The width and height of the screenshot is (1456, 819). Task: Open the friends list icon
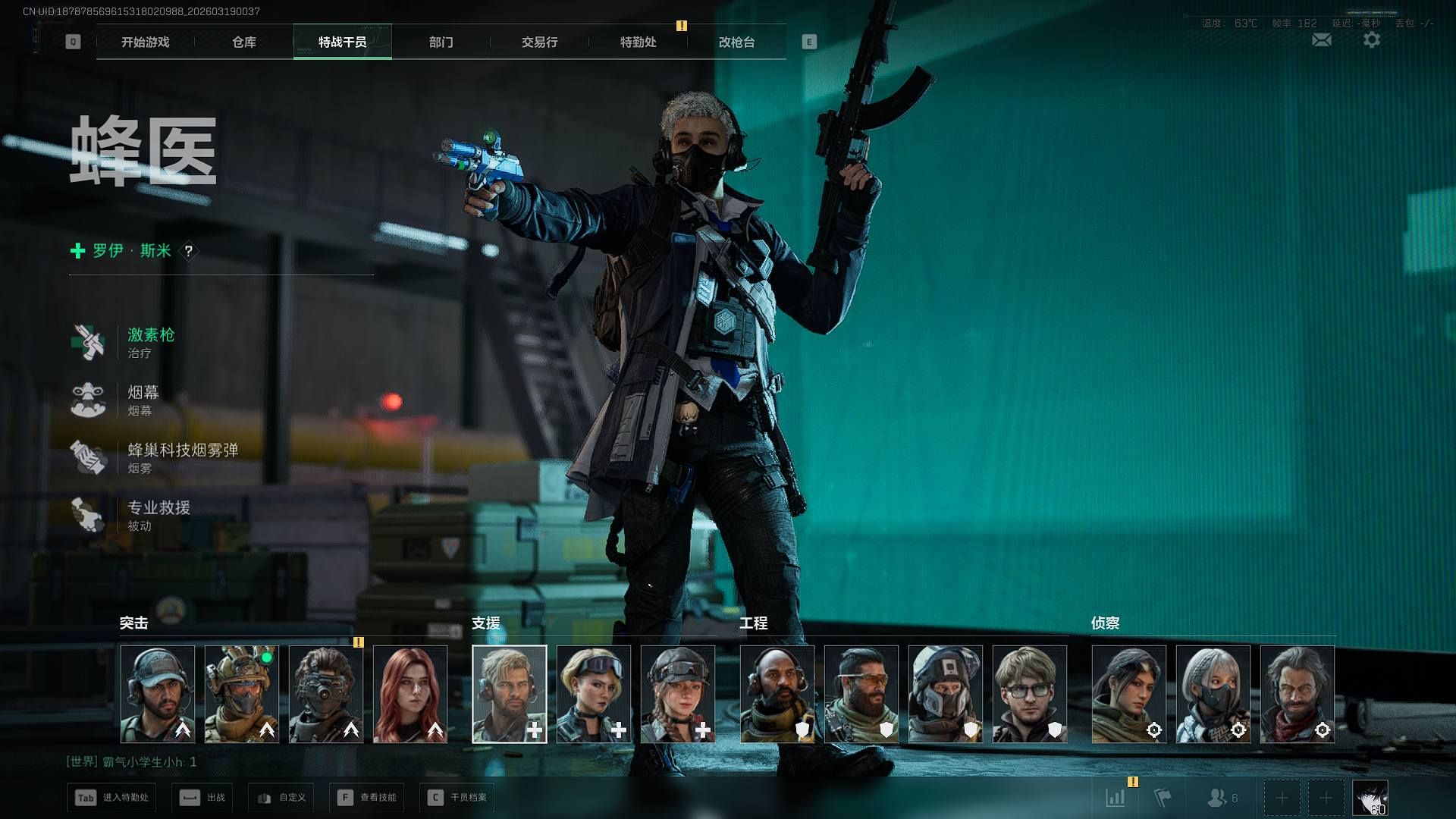(1221, 798)
